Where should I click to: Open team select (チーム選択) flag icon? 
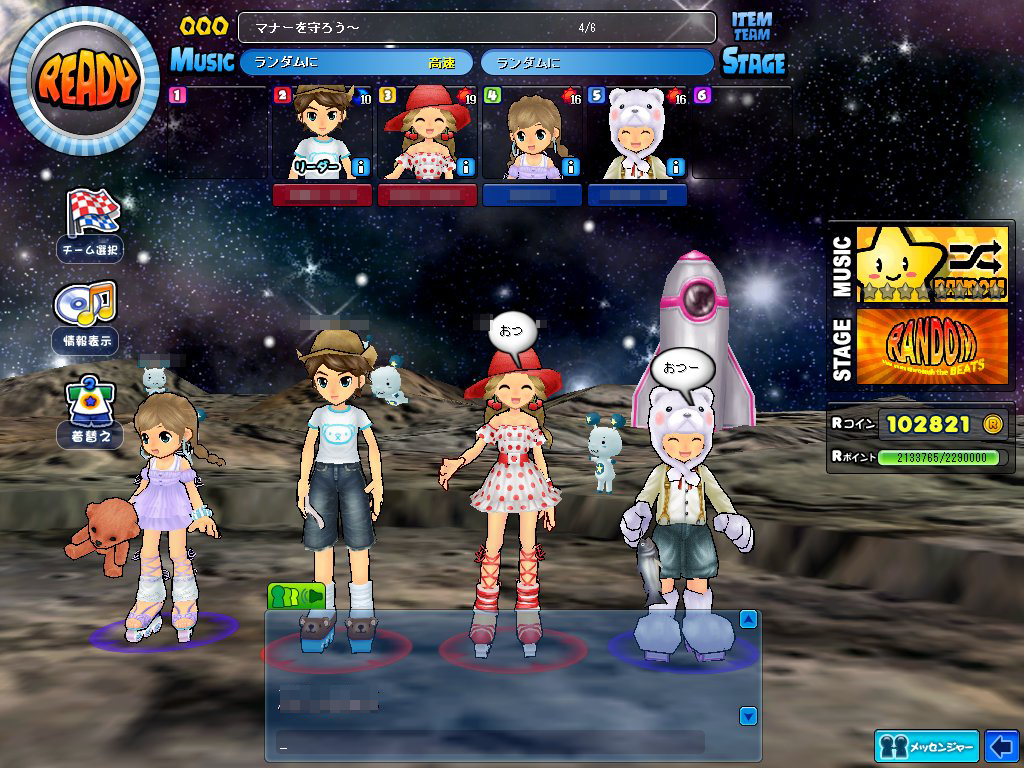pyautogui.click(x=92, y=213)
